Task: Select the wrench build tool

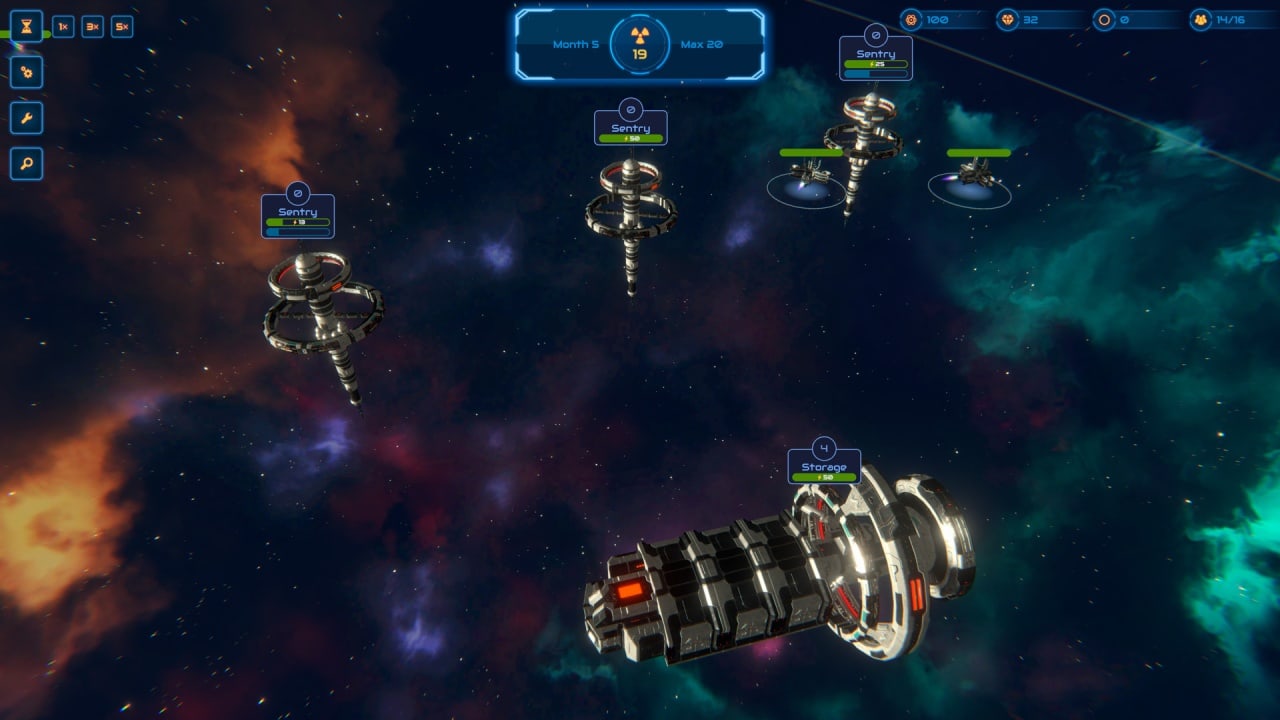Action: pyautogui.click(x=26, y=118)
